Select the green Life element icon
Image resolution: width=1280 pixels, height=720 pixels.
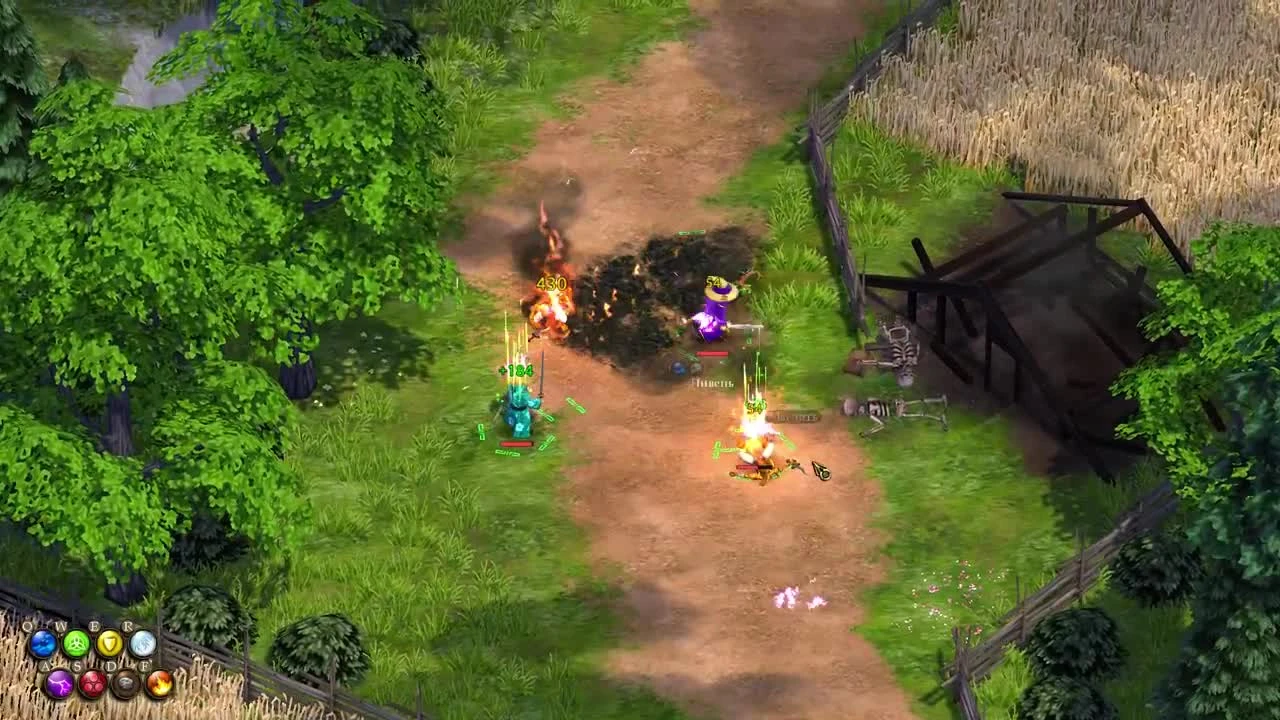tap(75, 644)
